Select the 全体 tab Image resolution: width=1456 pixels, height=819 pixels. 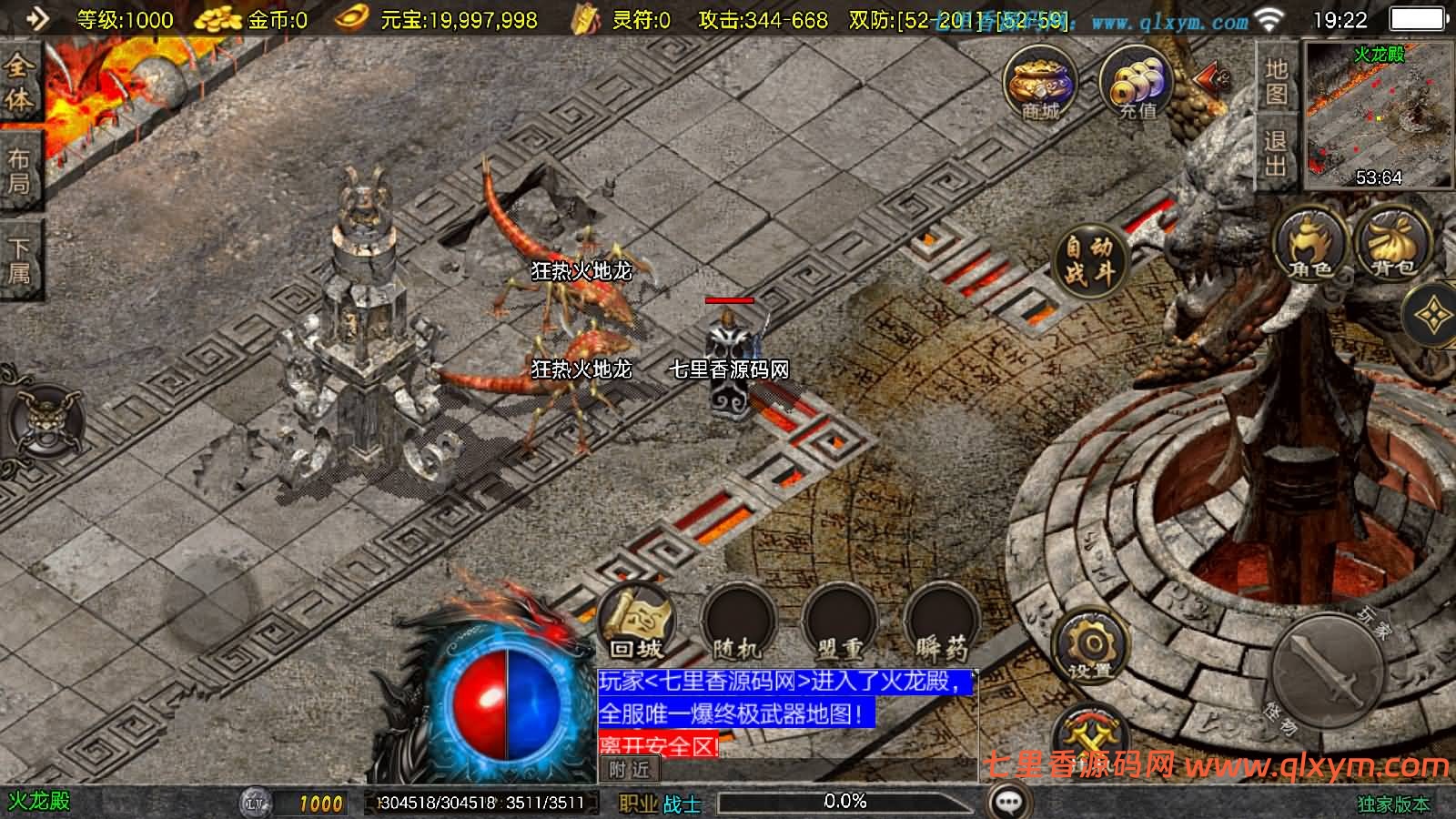19,82
